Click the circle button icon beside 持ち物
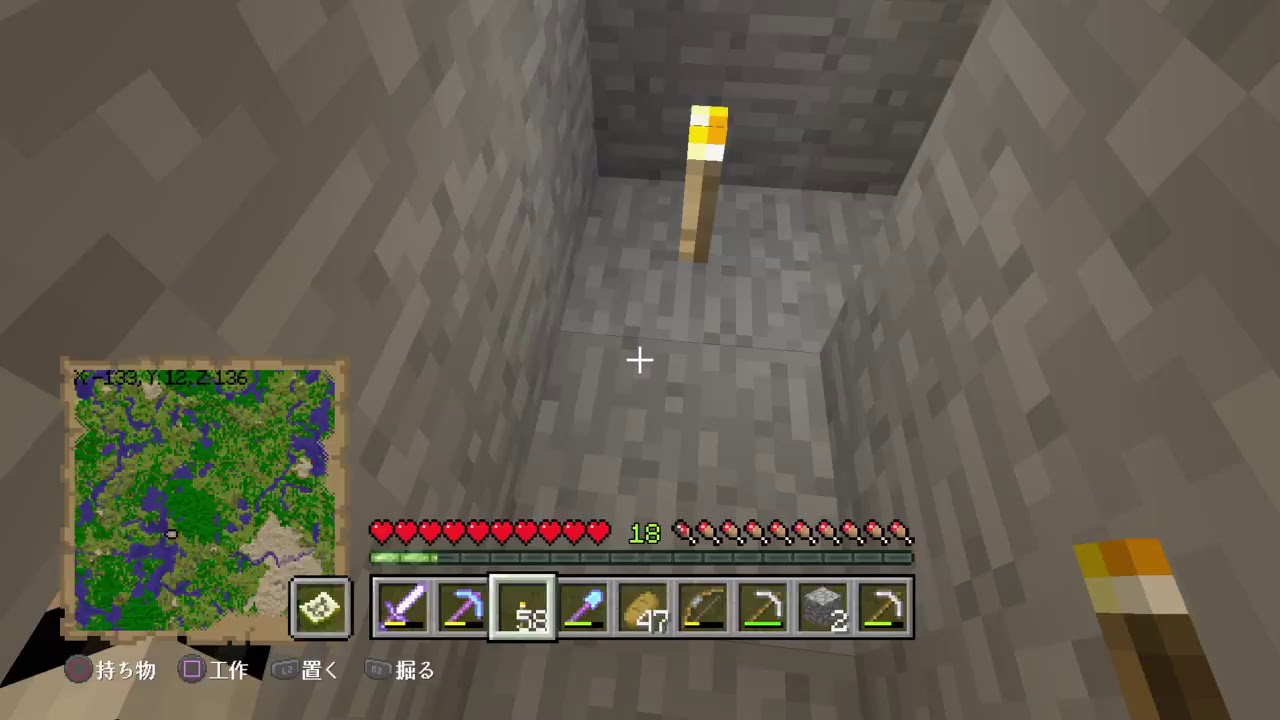This screenshot has width=1280, height=720. click(77, 670)
